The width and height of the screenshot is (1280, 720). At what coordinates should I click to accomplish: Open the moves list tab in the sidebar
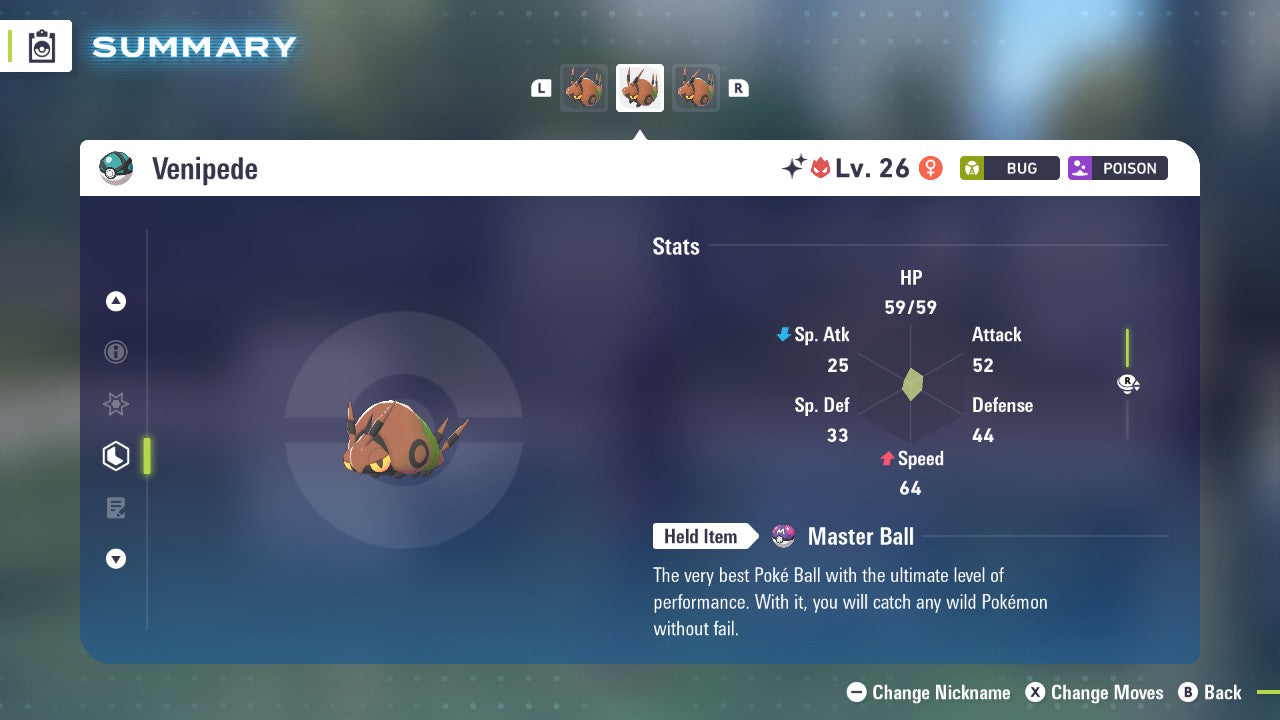(x=116, y=508)
